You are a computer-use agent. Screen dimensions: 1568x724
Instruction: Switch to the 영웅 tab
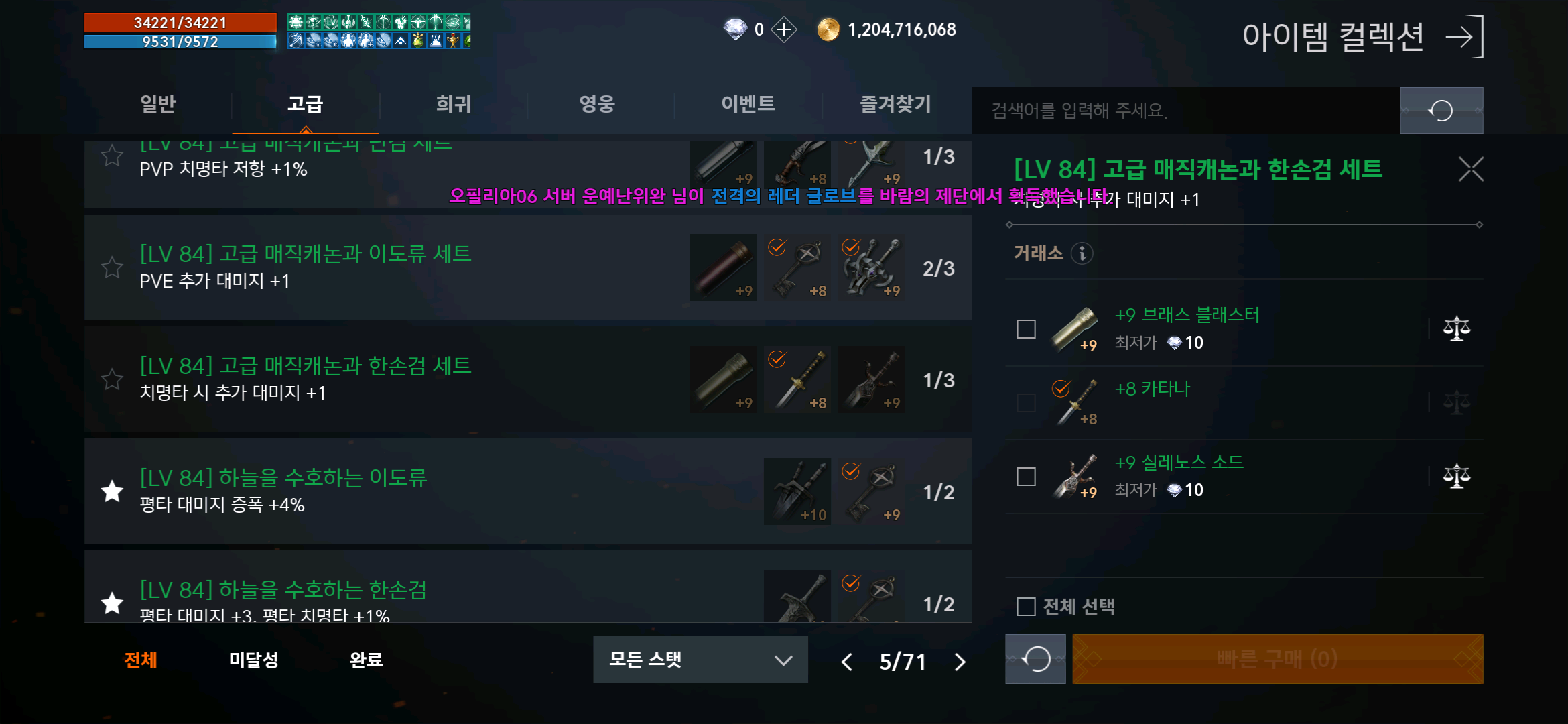click(596, 104)
